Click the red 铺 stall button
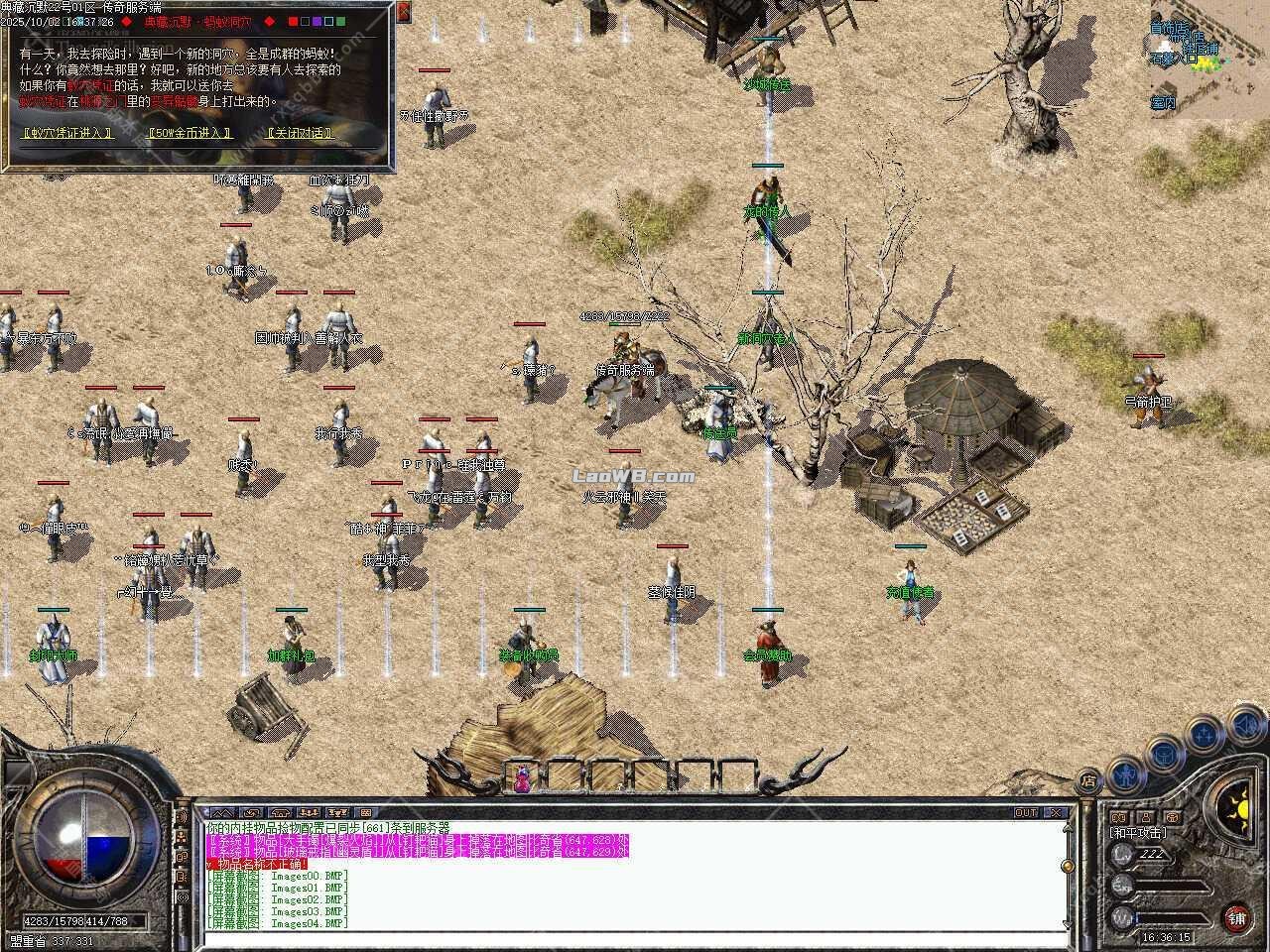Viewport: 1270px width, 952px height. (1236, 917)
